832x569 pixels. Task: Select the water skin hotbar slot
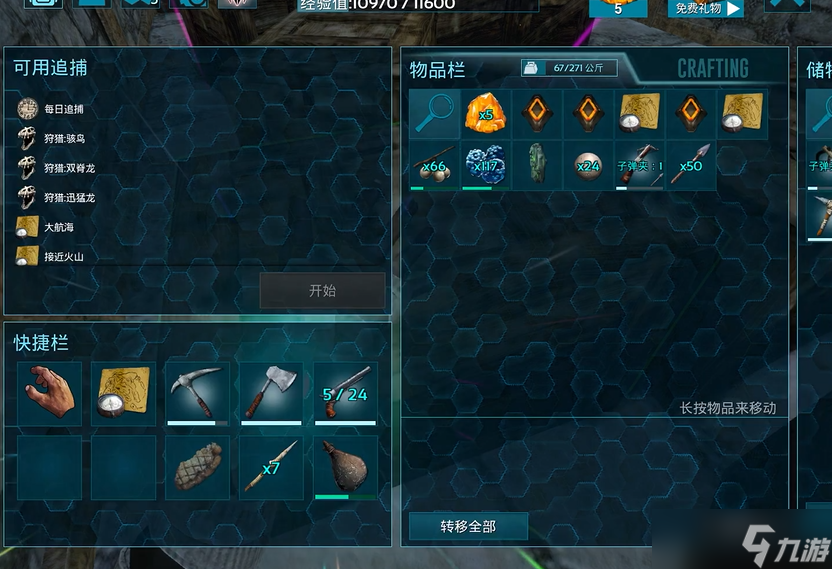tap(345, 467)
